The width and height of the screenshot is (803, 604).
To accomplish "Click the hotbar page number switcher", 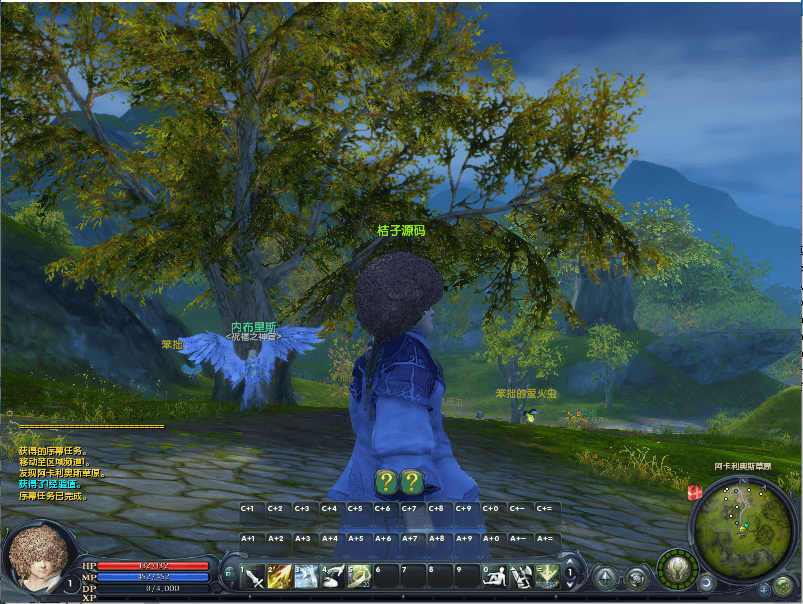I will [571, 574].
